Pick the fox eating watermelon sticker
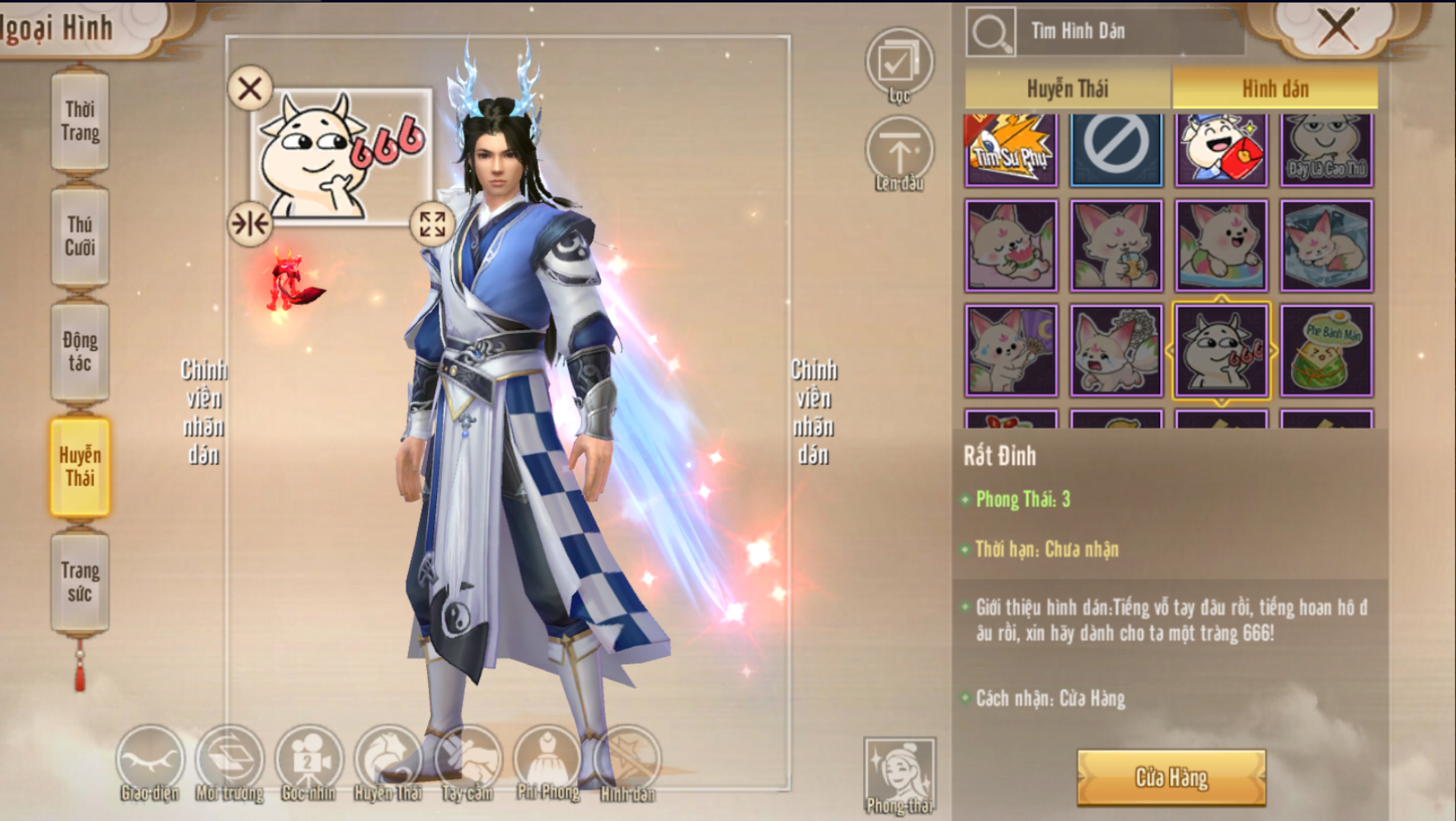Screen dimensions: 1456x821 coord(1011,246)
